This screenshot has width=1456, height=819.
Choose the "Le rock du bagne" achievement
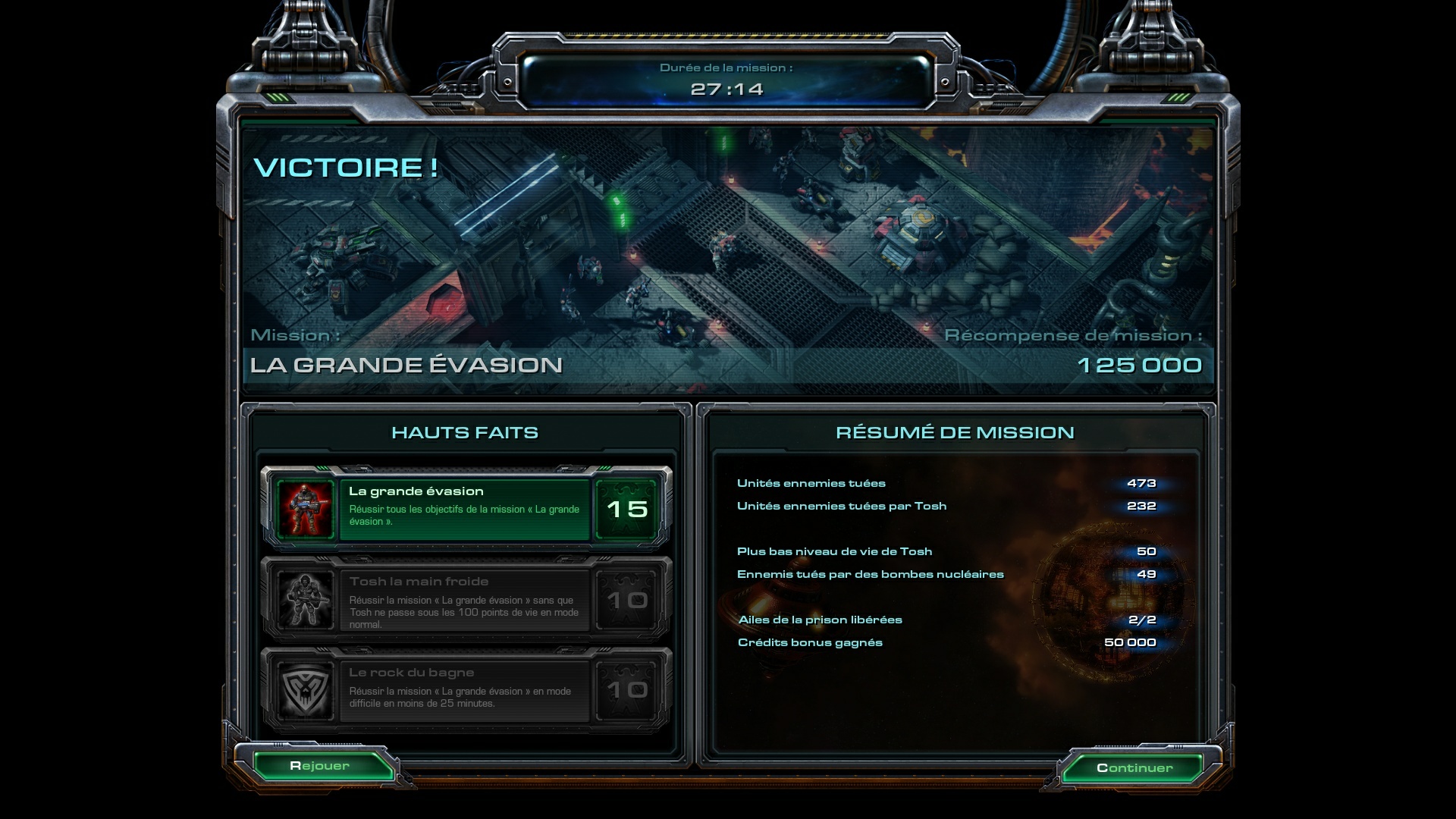466,690
